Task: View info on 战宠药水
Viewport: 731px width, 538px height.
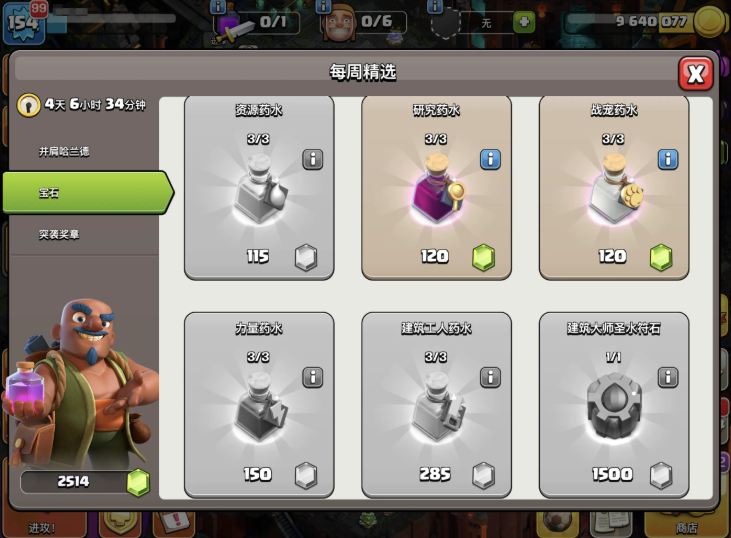Action: pyautogui.click(x=667, y=159)
